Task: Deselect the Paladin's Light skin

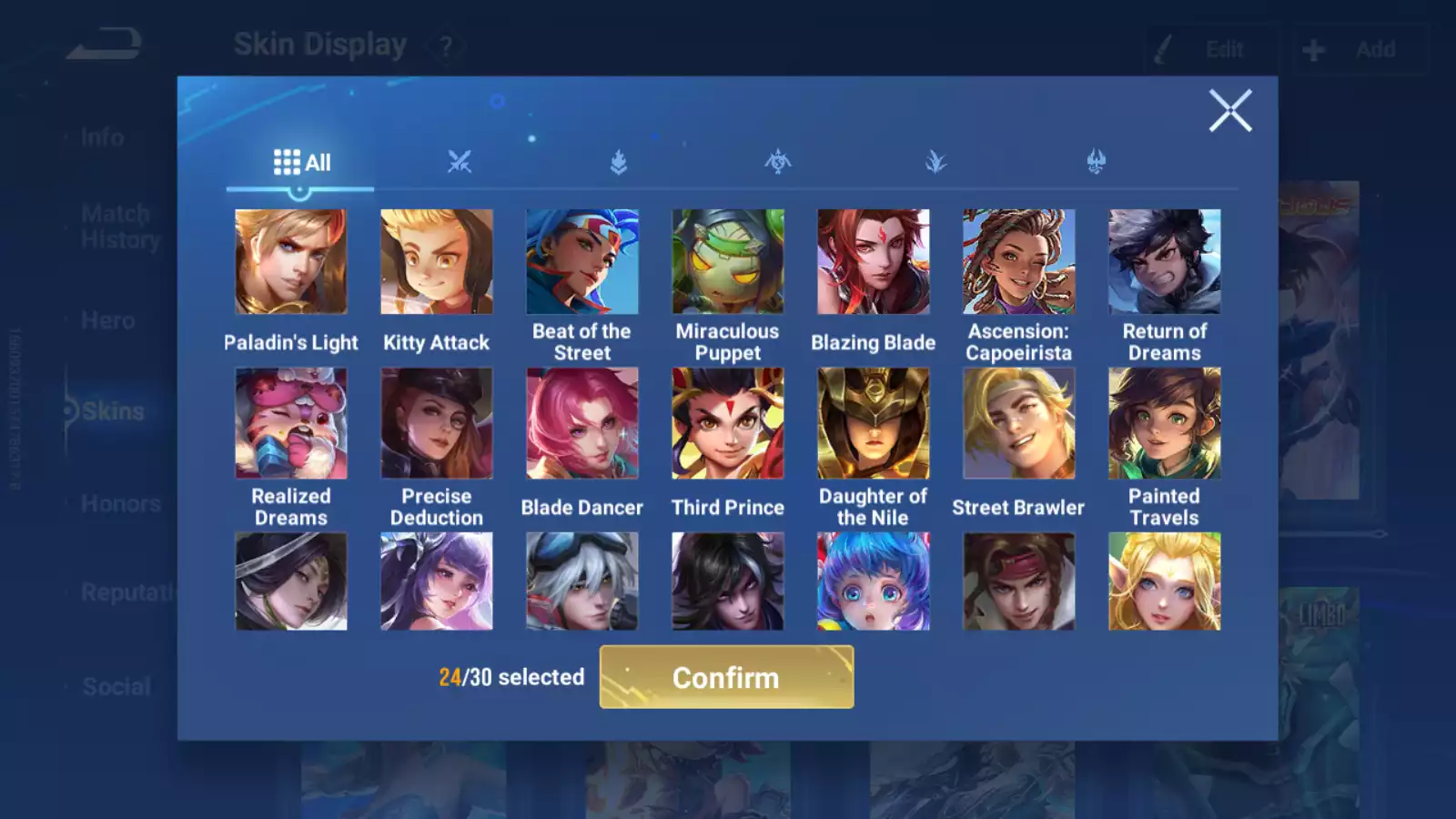Action: tap(290, 261)
